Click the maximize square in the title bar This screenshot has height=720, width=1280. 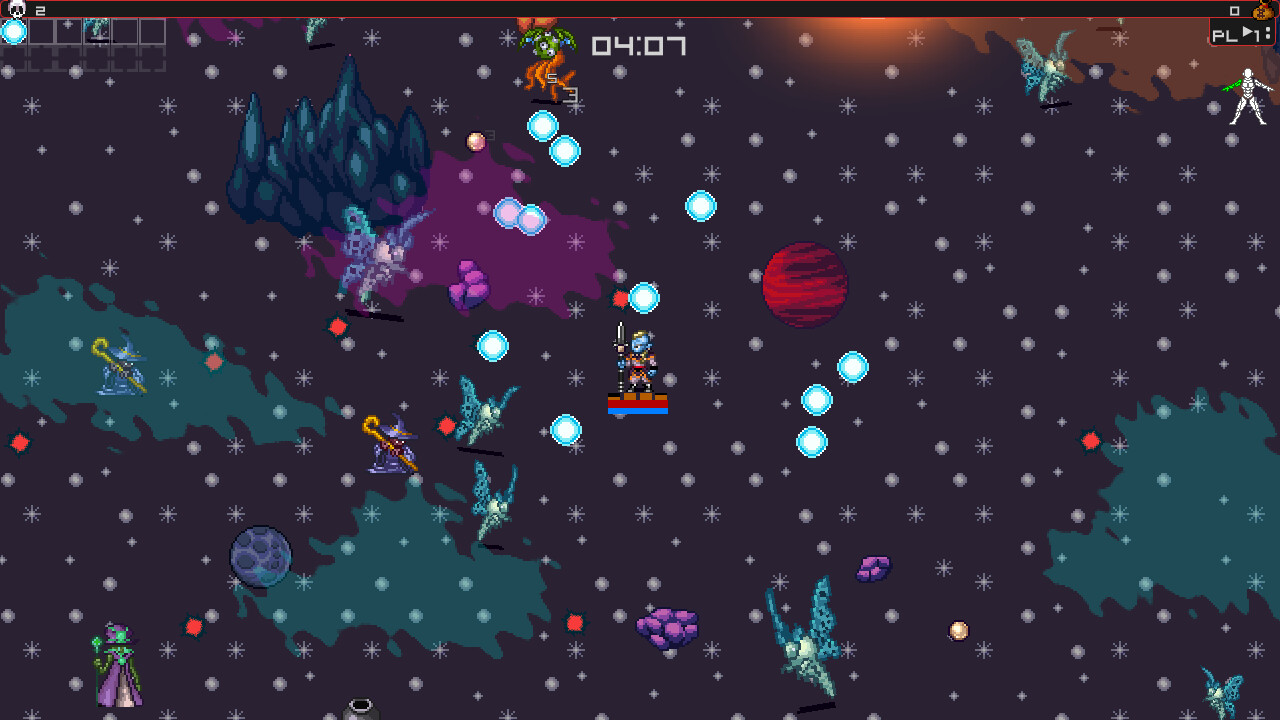[1234, 10]
